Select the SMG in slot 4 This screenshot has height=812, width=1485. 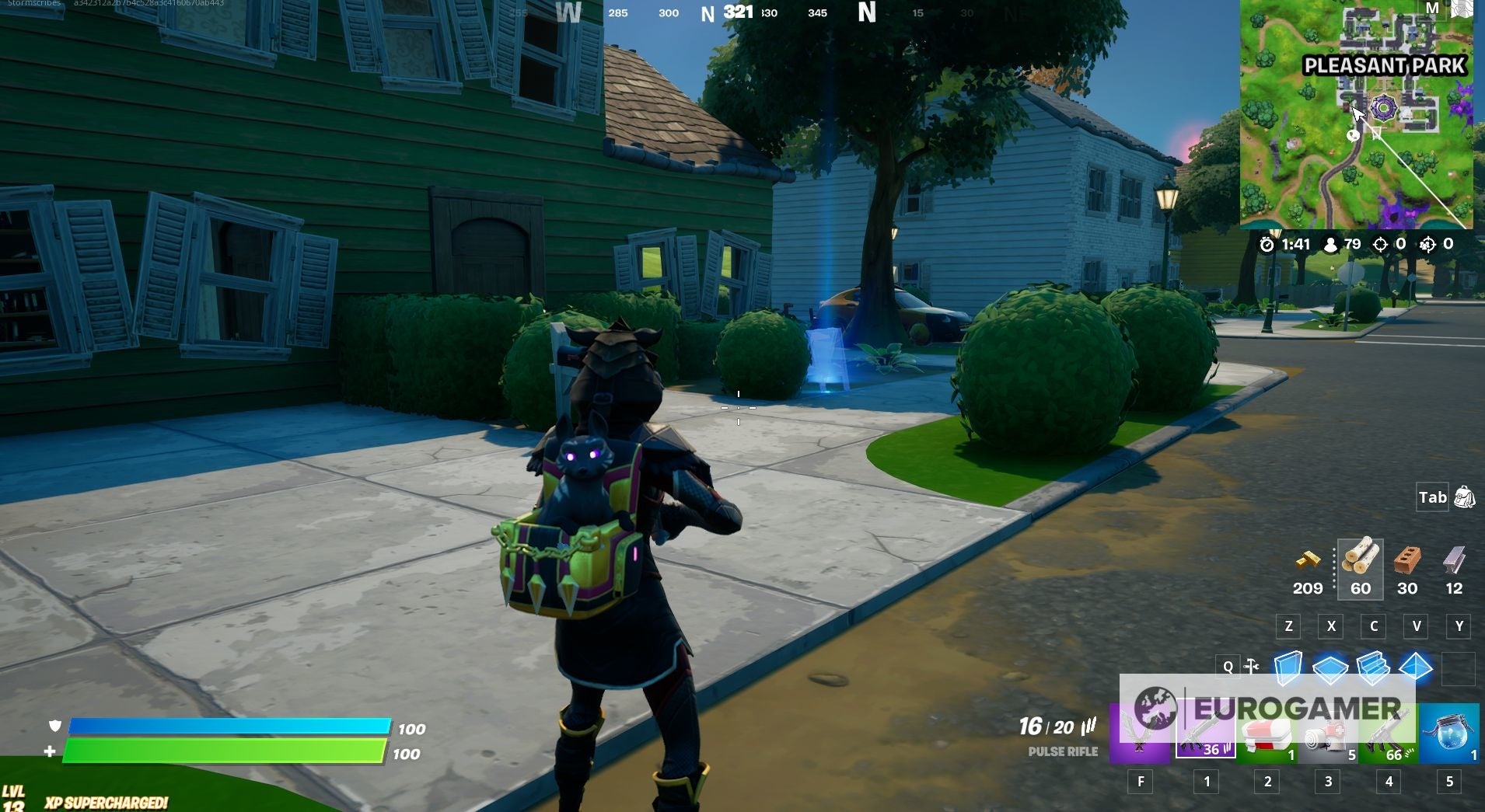1389,729
